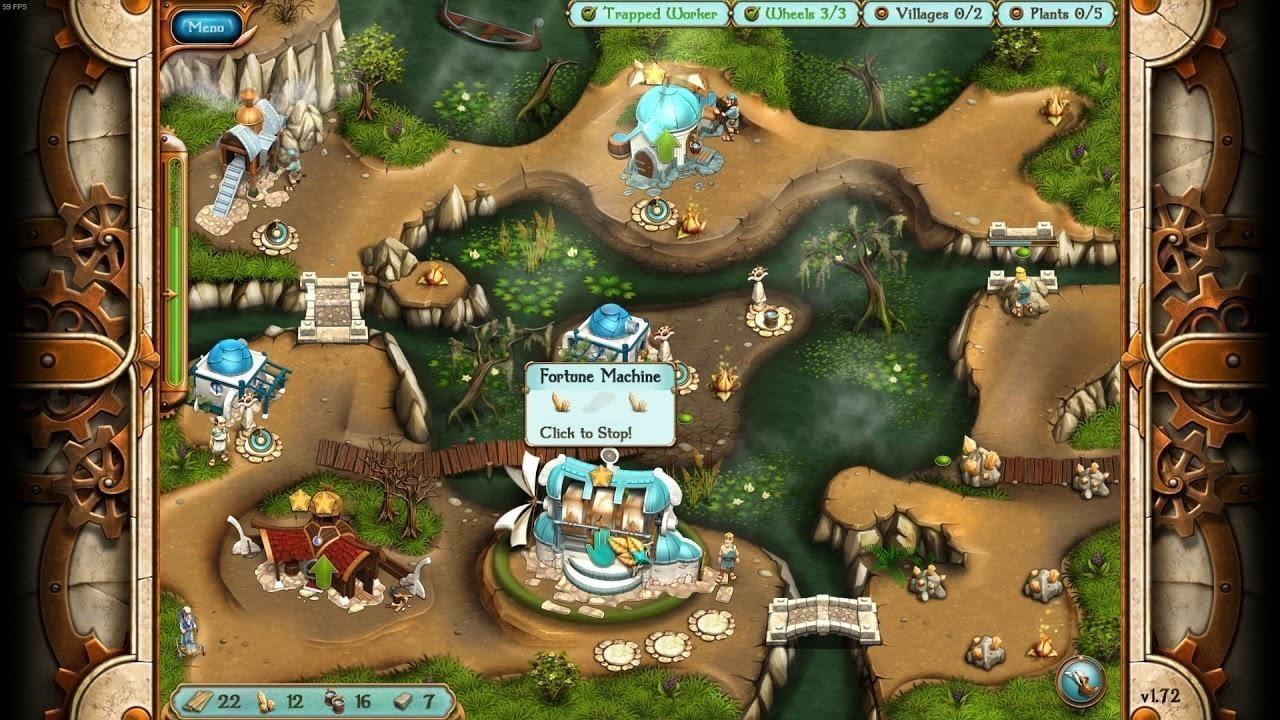Open the Menu button
The width and height of the screenshot is (1280, 720).
pyautogui.click(x=206, y=27)
